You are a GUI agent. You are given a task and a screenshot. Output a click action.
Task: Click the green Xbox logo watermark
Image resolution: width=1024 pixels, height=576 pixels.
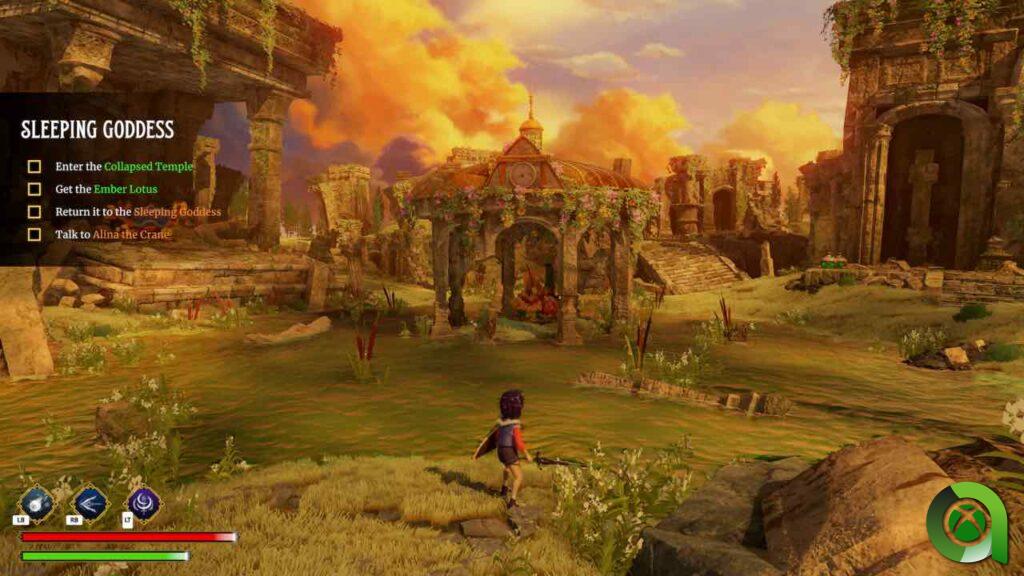click(x=966, y=523)
